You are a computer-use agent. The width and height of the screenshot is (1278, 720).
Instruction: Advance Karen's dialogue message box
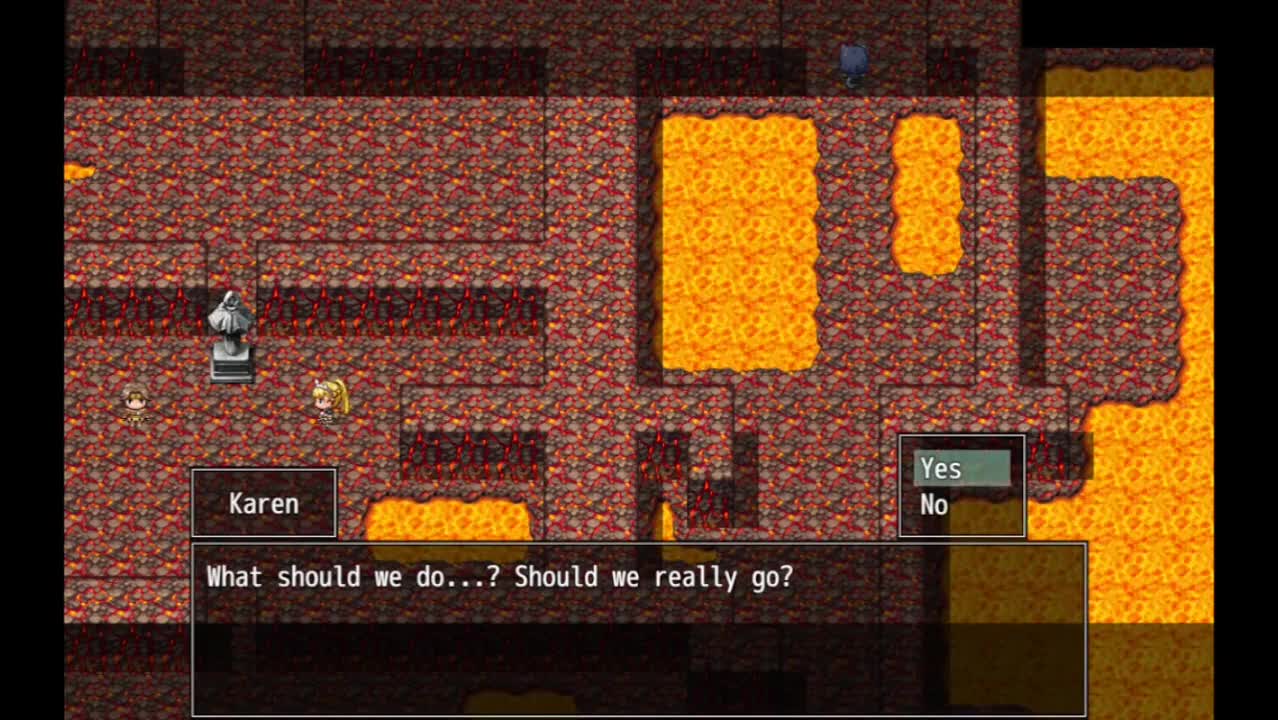638,628
